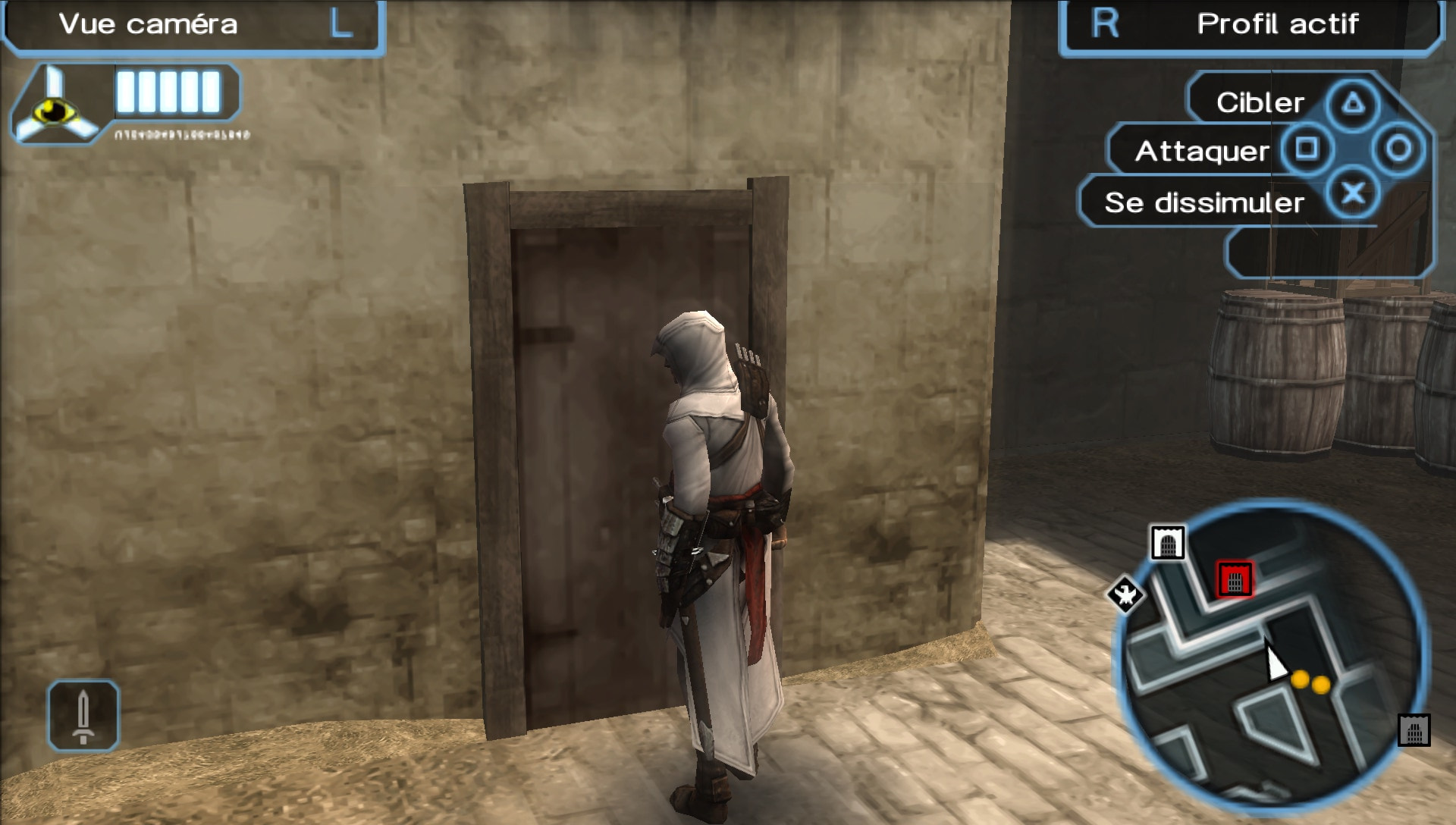Click the Circle face button icon
Image resolution: width=1456 pixels, height=825 pixels.
pos(1401,149)
